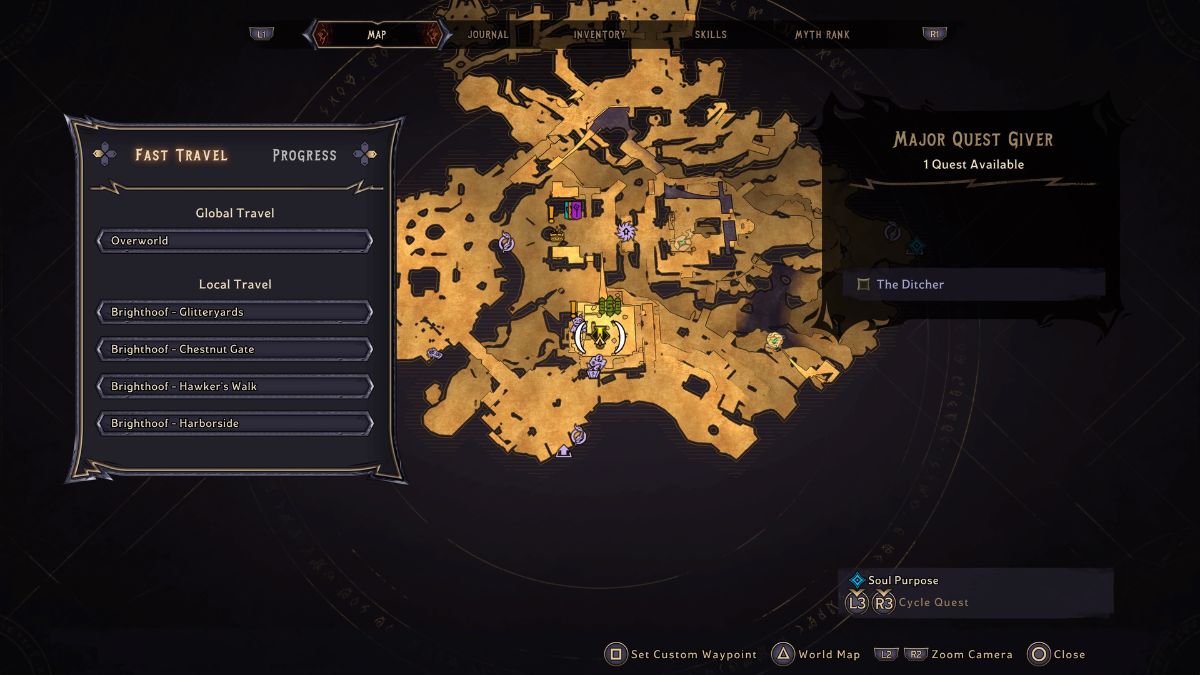This screenshot has width=1200, height=675.
Task: Travel to Brighthoof - Harborside
Action: [235, 423]
